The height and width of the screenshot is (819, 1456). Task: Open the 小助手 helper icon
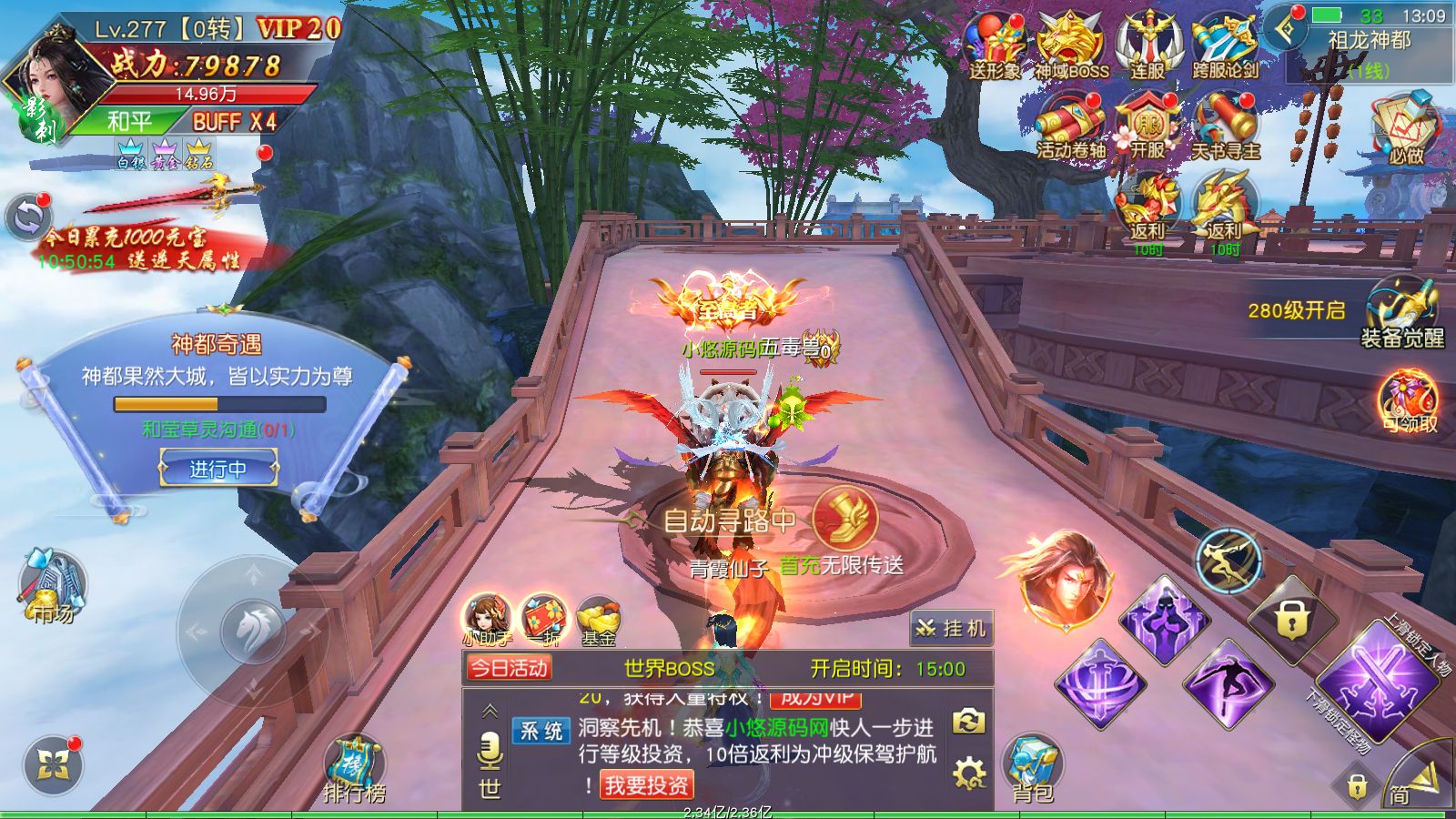(x=487, y=619)
